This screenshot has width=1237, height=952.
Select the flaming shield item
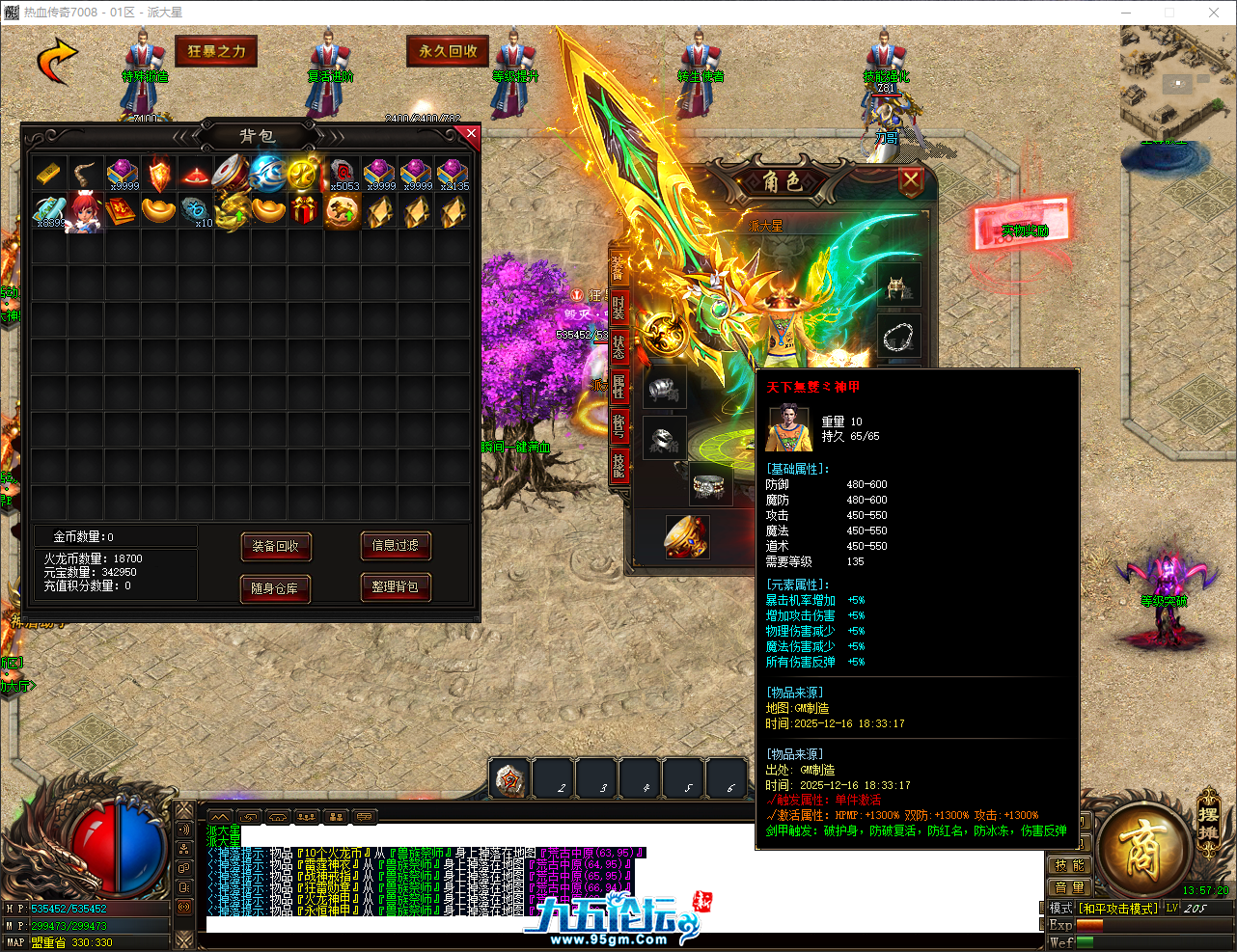[158, 174]
